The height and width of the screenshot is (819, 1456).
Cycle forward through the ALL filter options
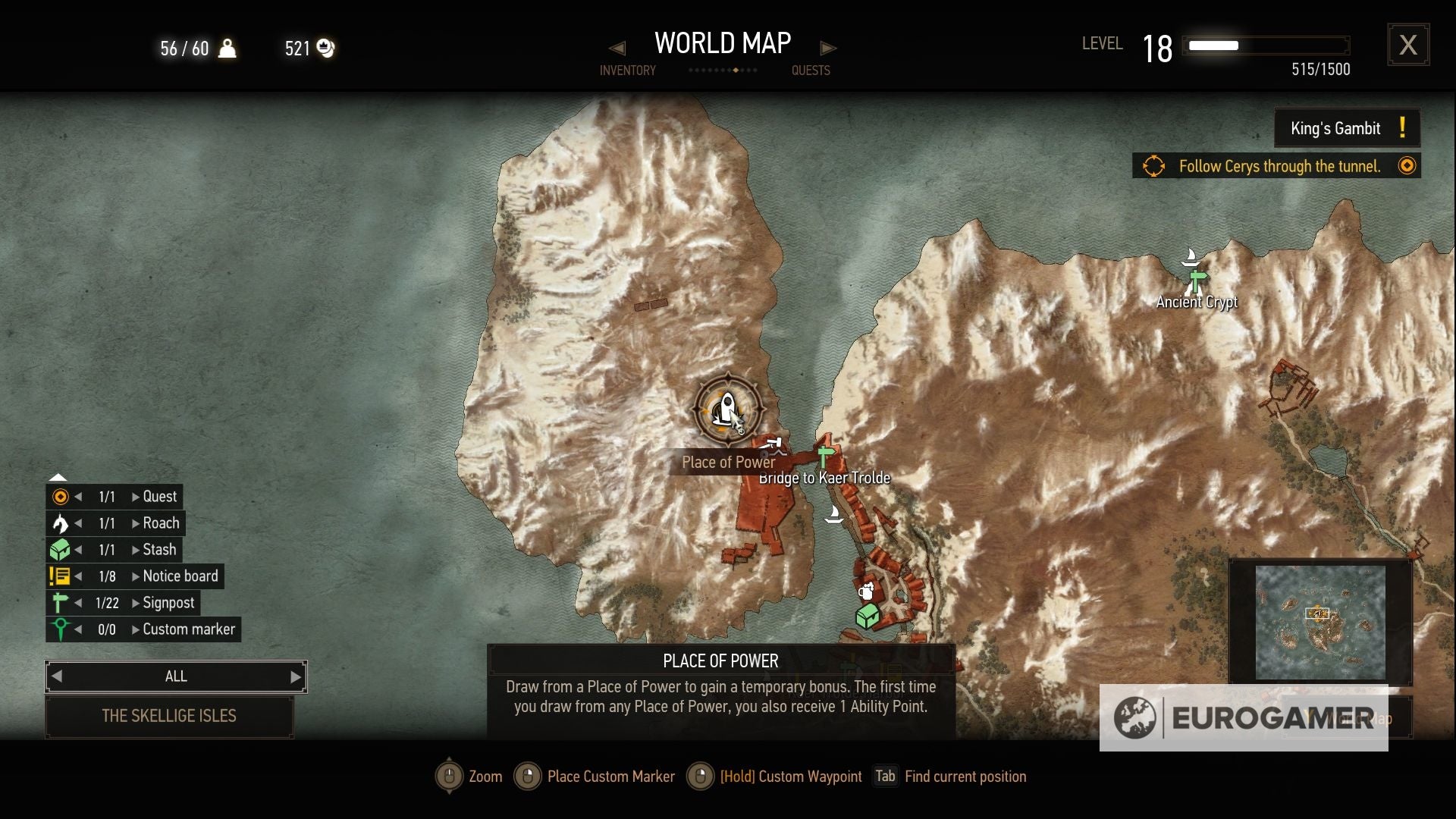pos(296,676)
